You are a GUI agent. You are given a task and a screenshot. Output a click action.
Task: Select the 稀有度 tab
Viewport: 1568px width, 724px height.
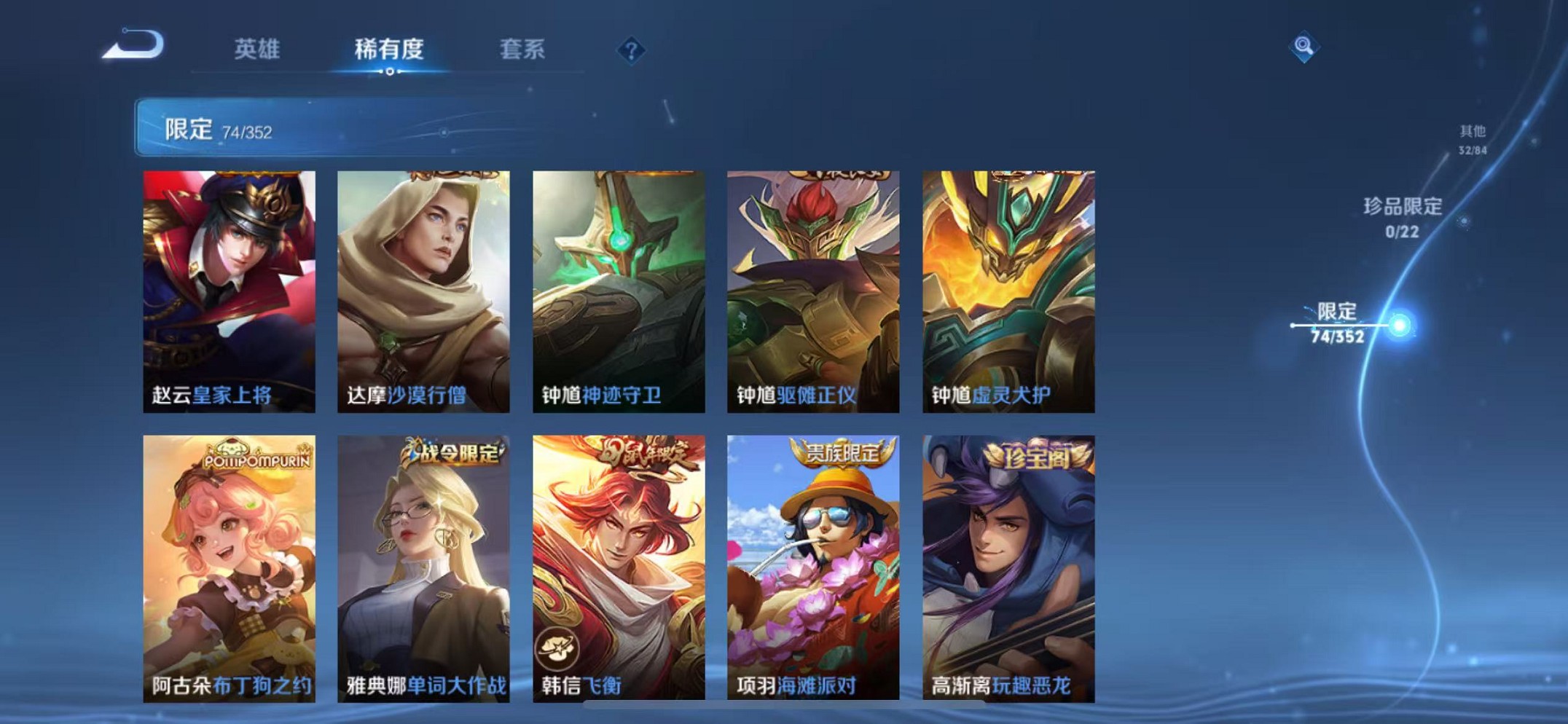[390, 50]
